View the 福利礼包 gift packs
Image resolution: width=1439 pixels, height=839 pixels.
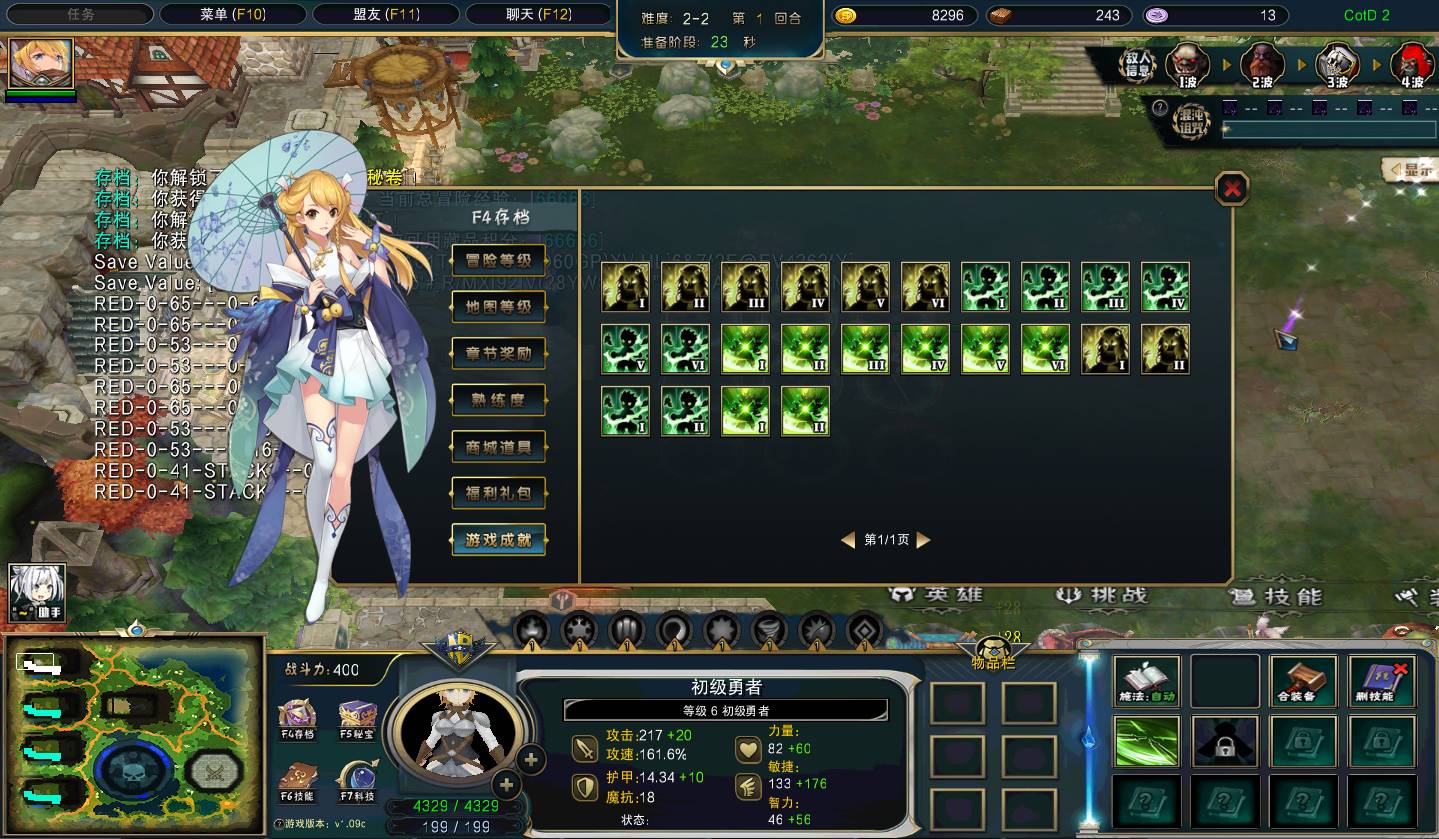[x=499, y=493]
